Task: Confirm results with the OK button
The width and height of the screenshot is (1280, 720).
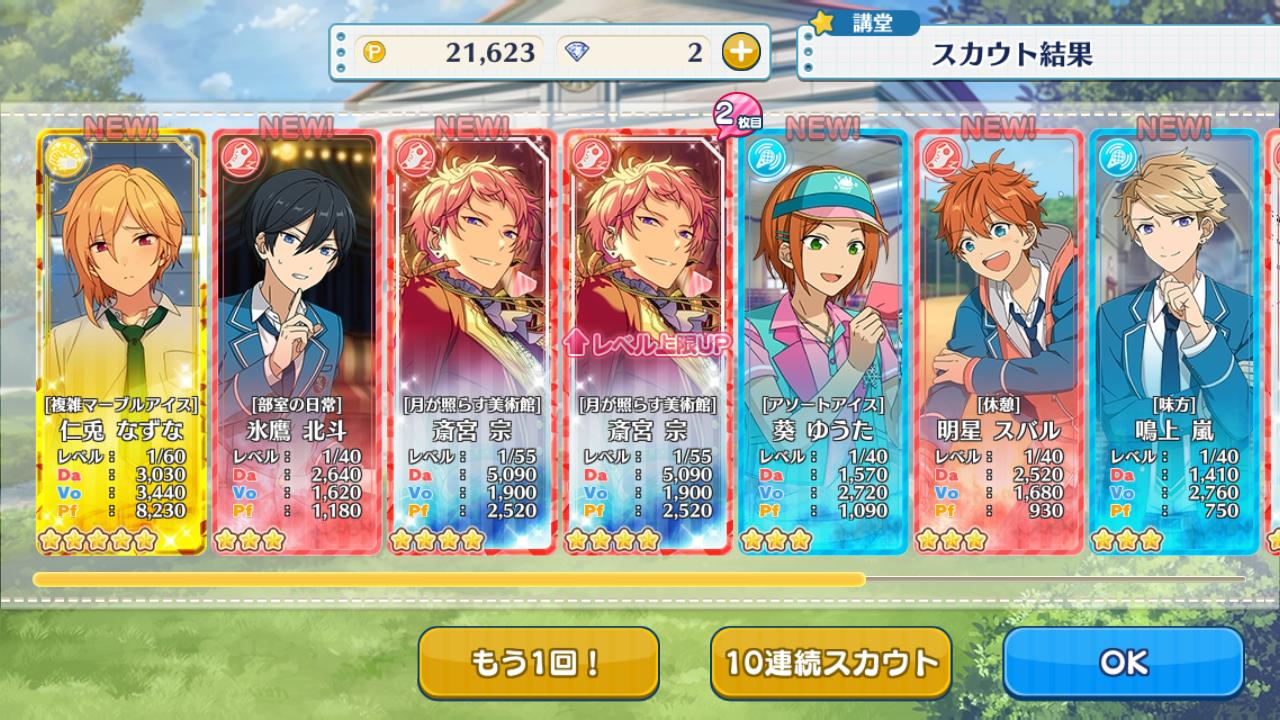Action: tap(1123, 662)
